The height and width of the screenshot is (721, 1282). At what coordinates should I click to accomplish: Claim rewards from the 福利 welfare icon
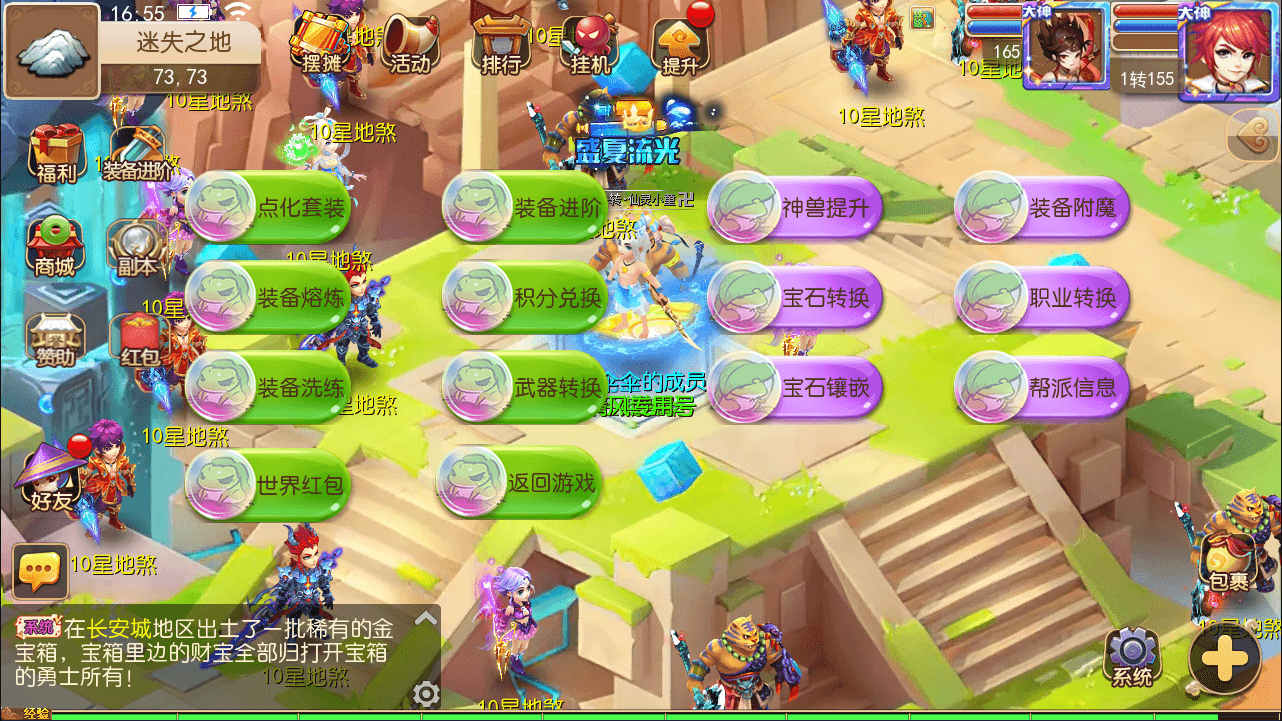55,150
